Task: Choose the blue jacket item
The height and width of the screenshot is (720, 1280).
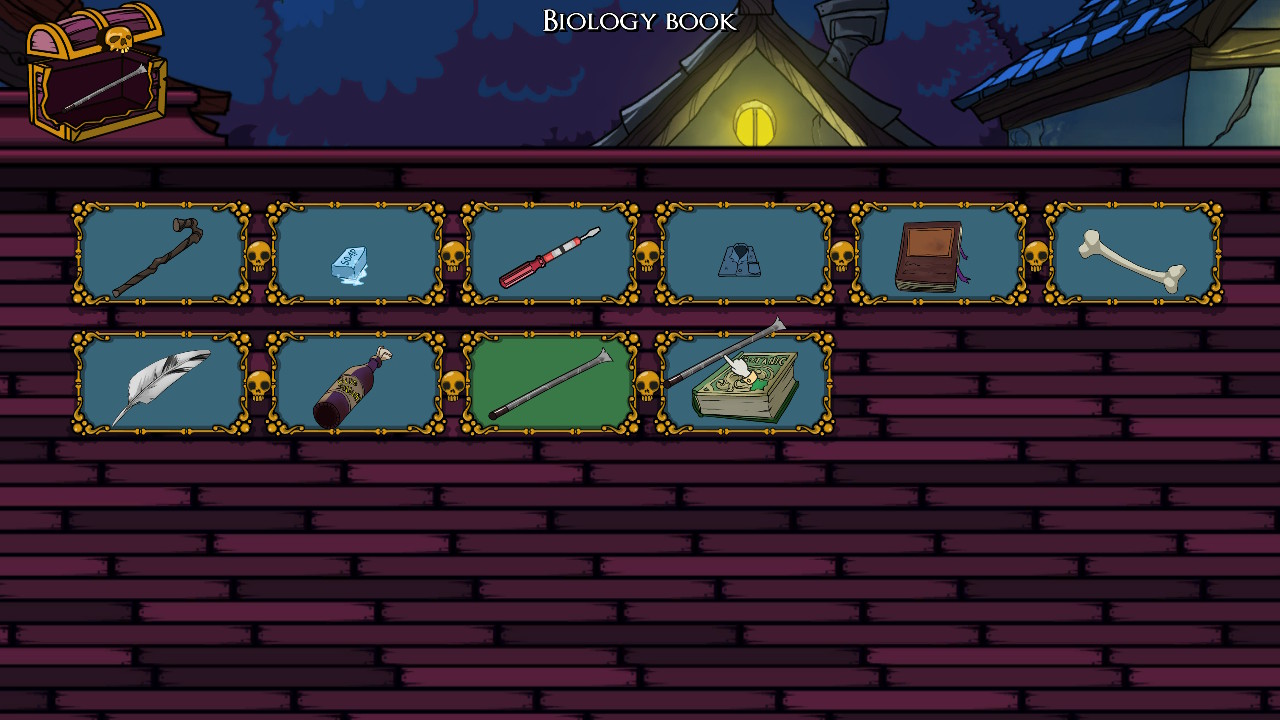Action: [743, 256]
